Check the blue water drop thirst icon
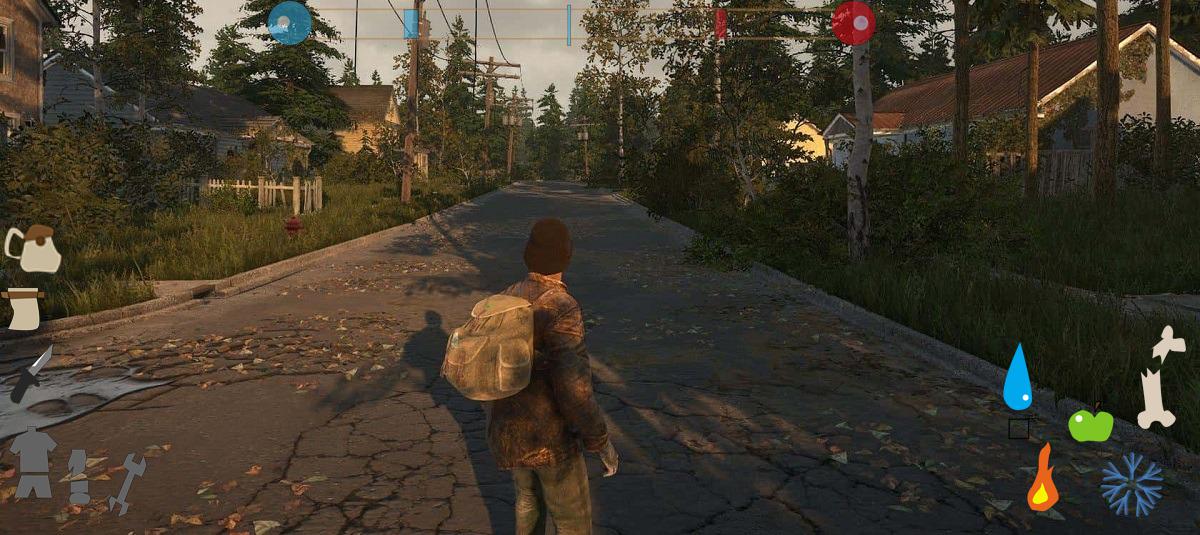Viewport: 1200px width, 535px height. click(1017, 377)
